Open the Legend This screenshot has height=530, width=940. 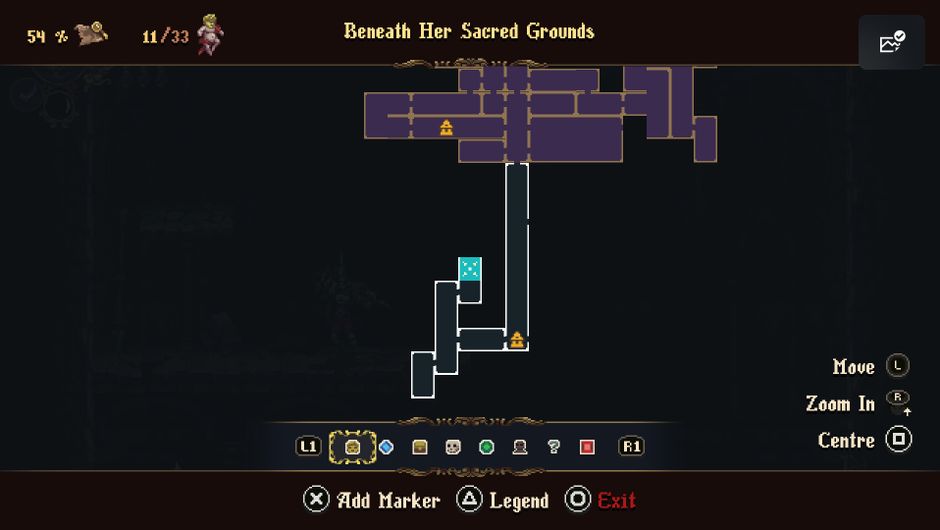click(503, 500)
